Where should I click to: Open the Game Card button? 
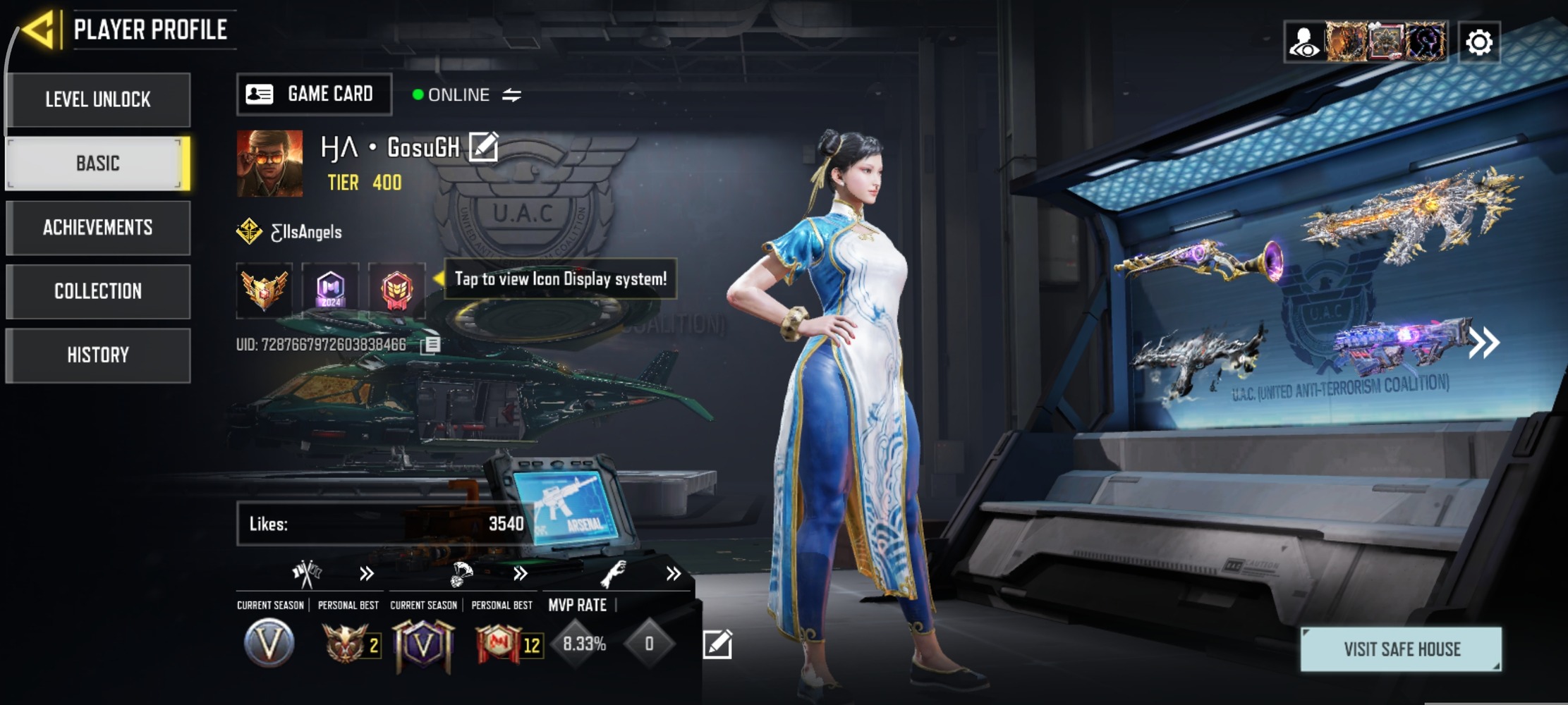tap(313, 94)
